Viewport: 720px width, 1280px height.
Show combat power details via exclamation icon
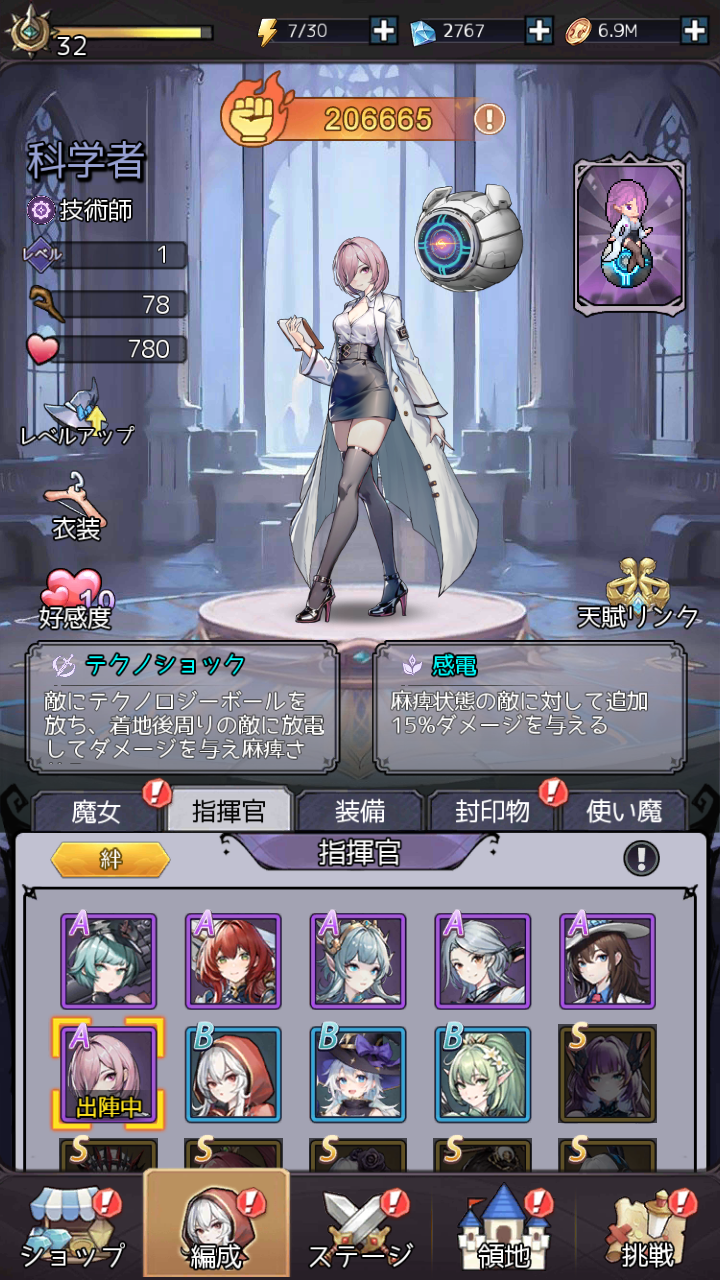click(489, 119)
